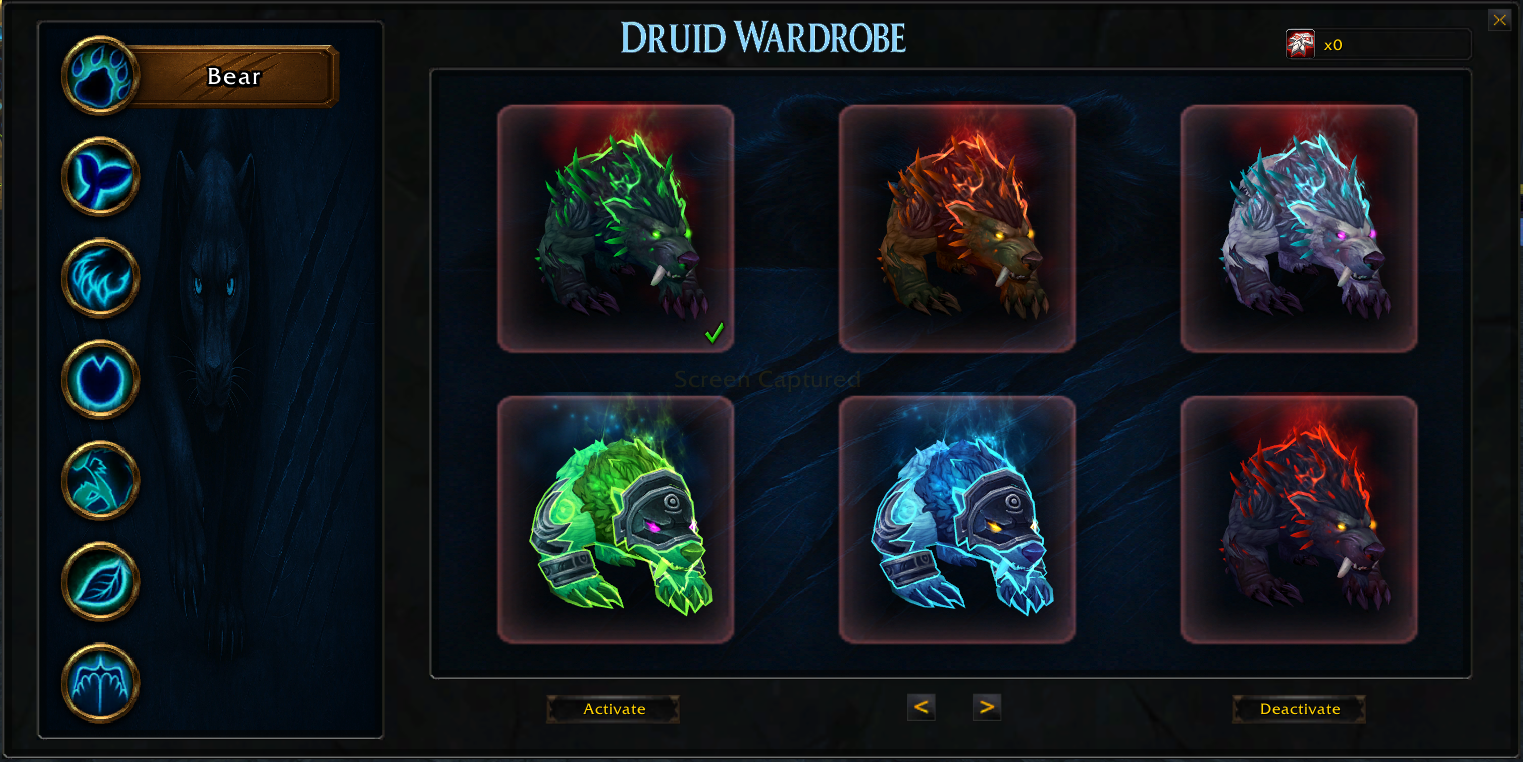
Task: Select the glowing green armored bear swatch
Action: pyautogui.click(x=615, y=517)
